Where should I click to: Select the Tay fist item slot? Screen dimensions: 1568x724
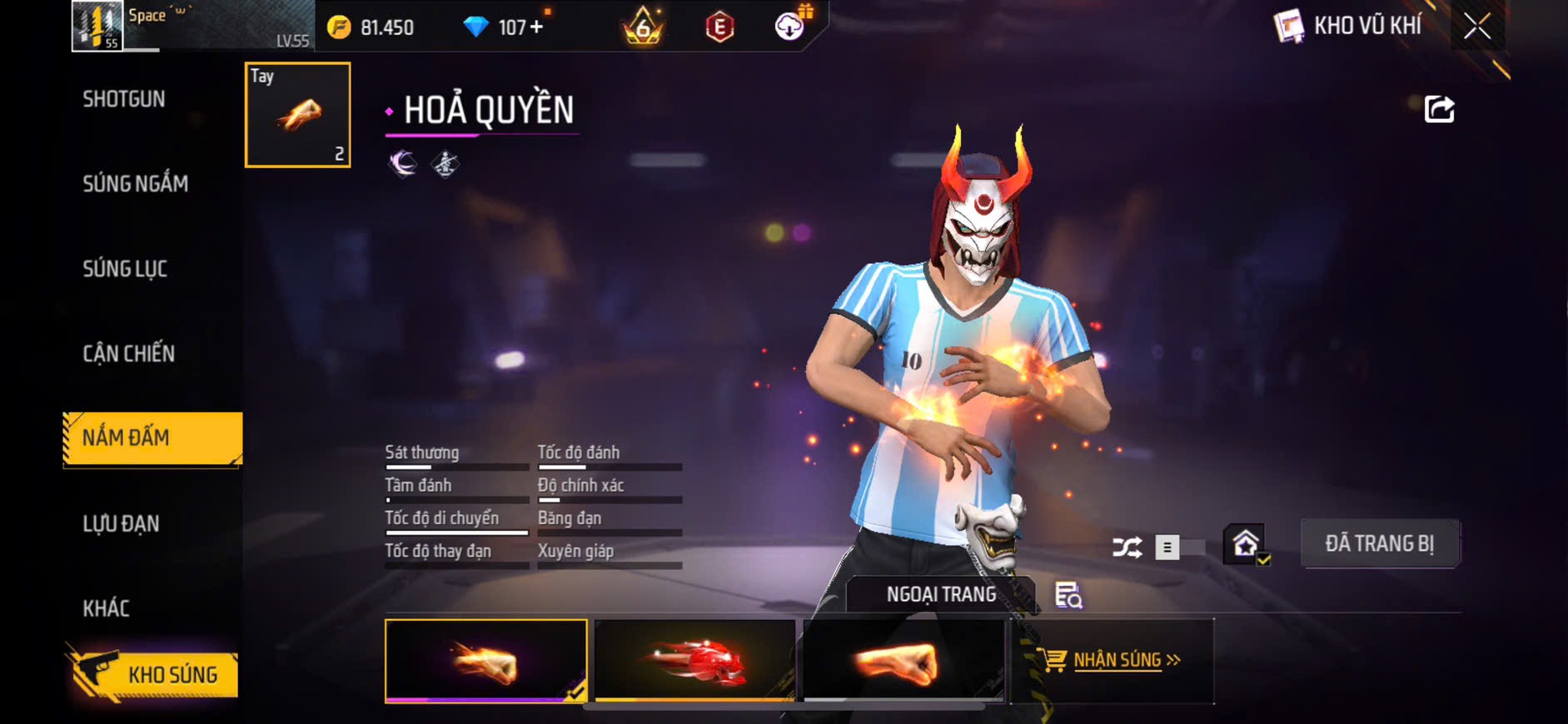(297, 115)
